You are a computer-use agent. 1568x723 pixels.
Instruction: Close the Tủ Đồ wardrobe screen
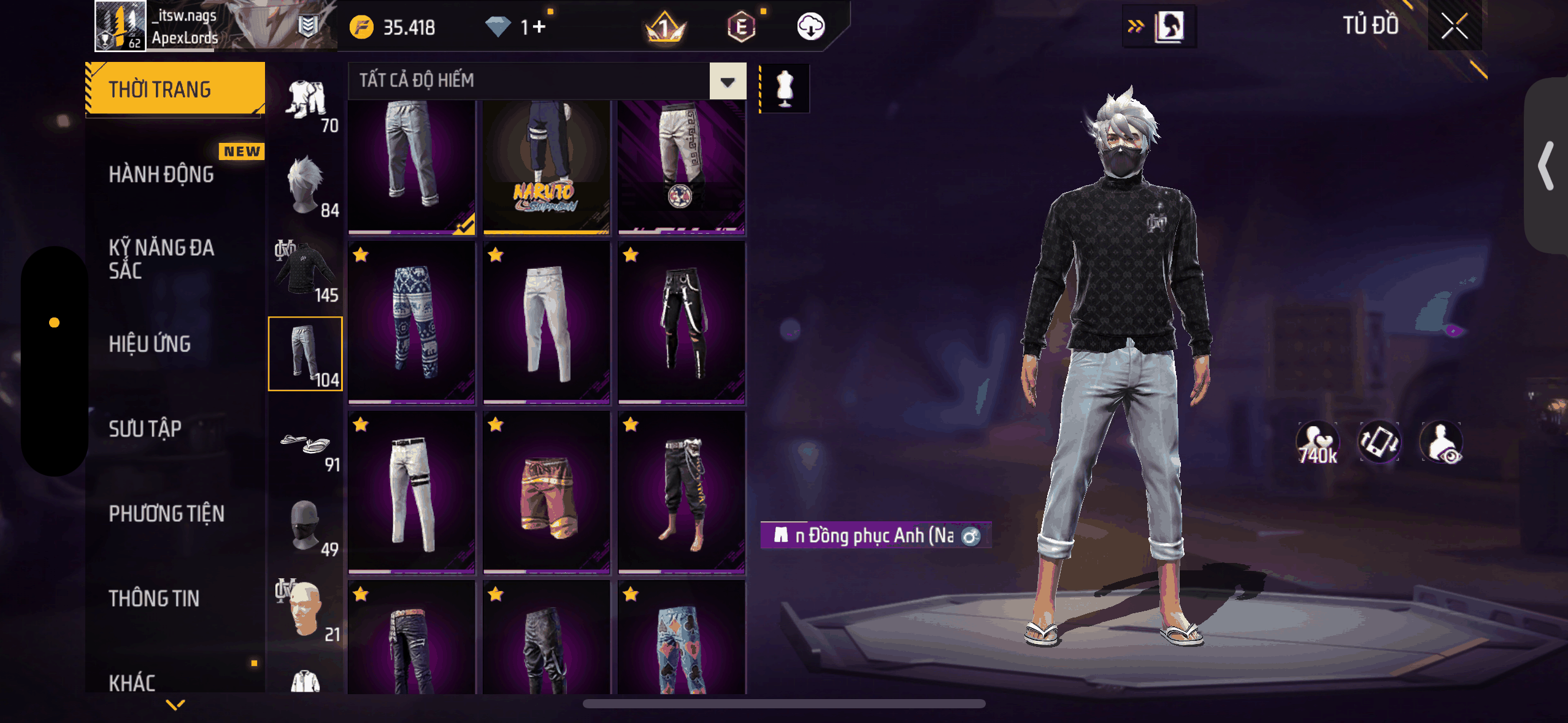[x=1454, y=27]
